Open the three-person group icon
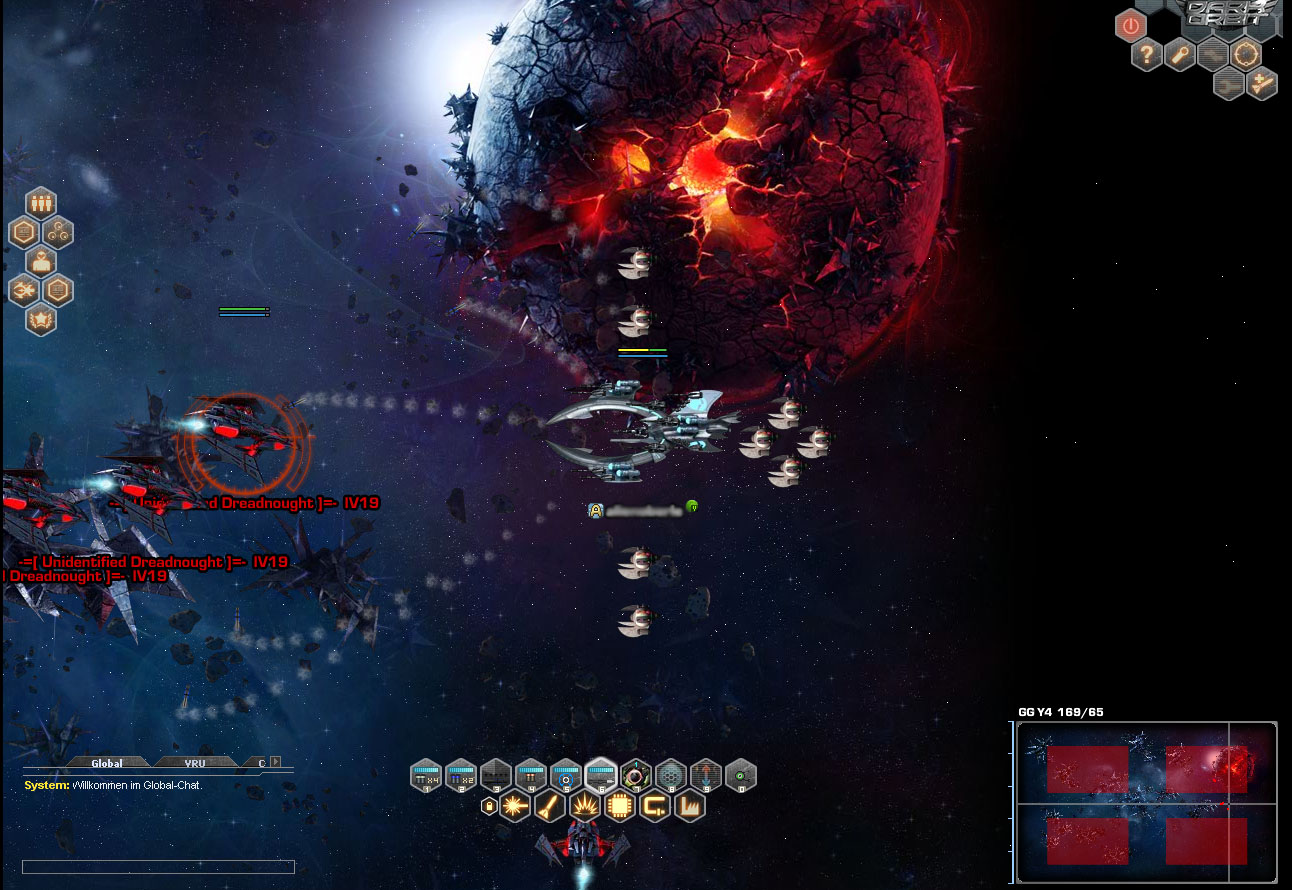Screen dimensions: 1292x890 tap(41, 202)
